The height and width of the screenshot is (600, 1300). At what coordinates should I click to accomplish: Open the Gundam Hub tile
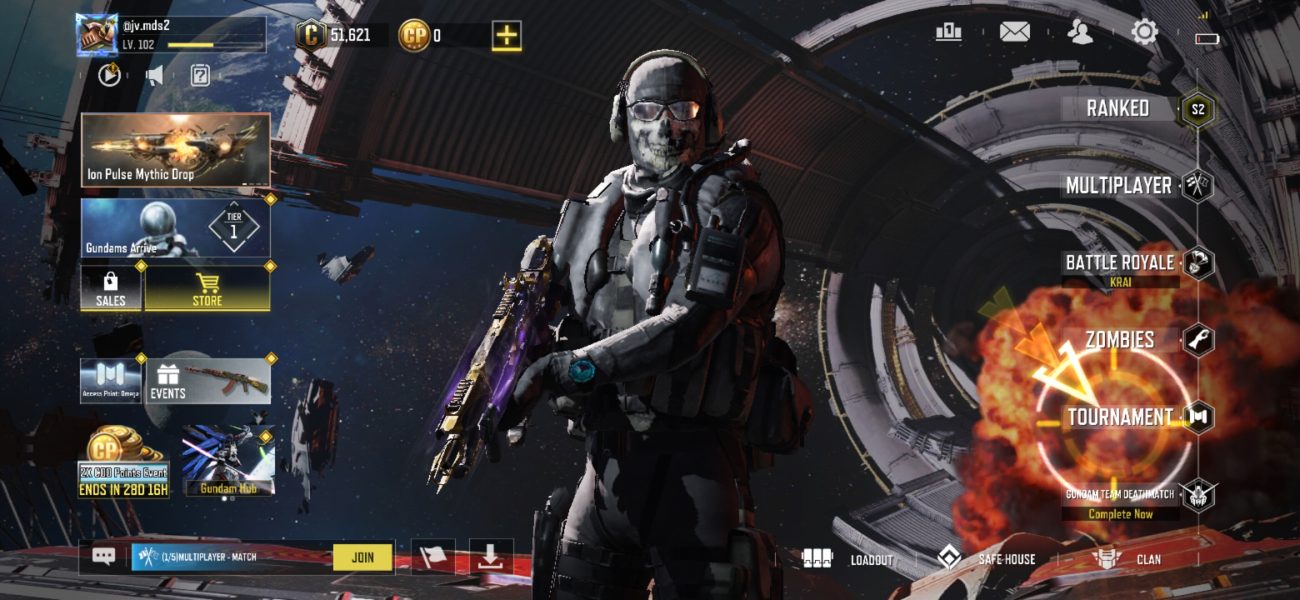(228, 464)
